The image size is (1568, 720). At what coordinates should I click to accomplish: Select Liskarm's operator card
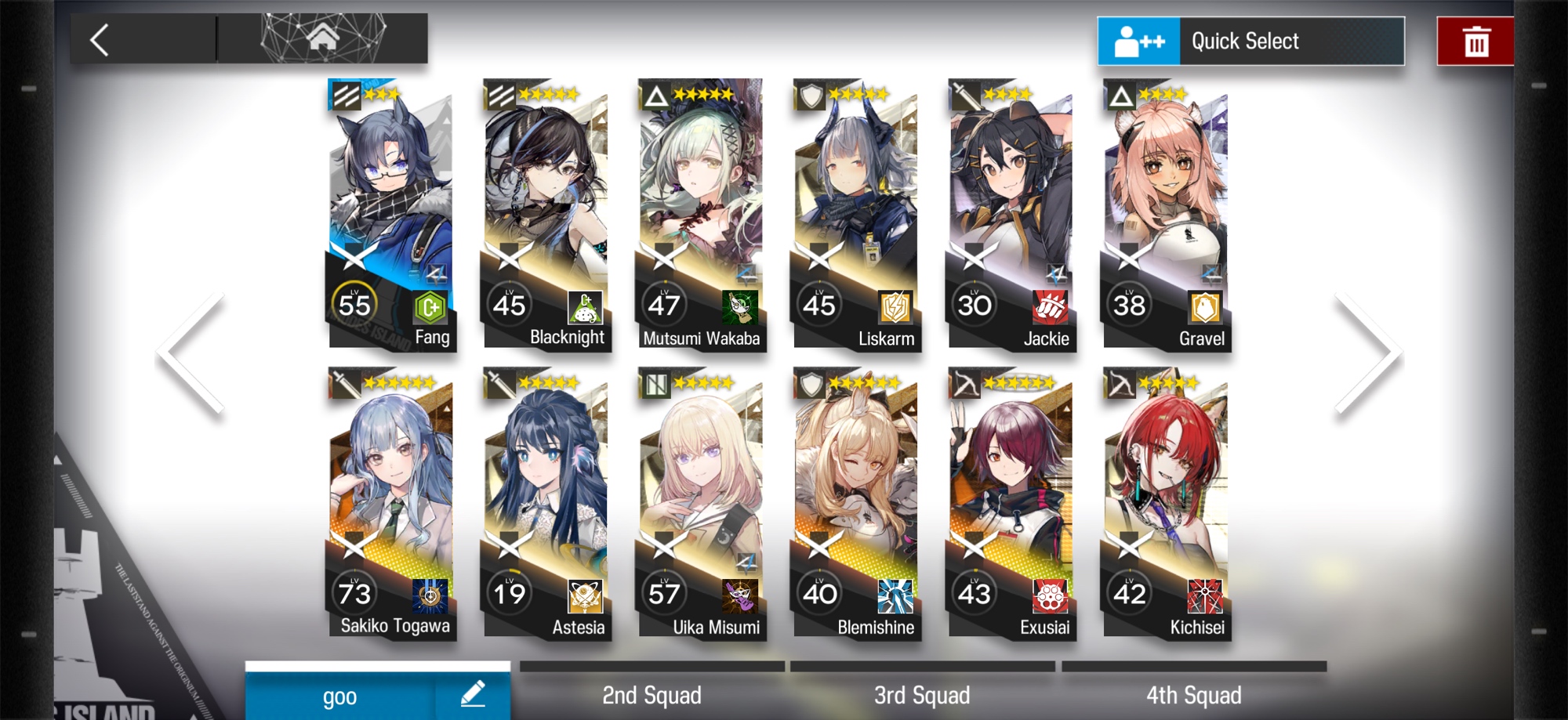855,212
